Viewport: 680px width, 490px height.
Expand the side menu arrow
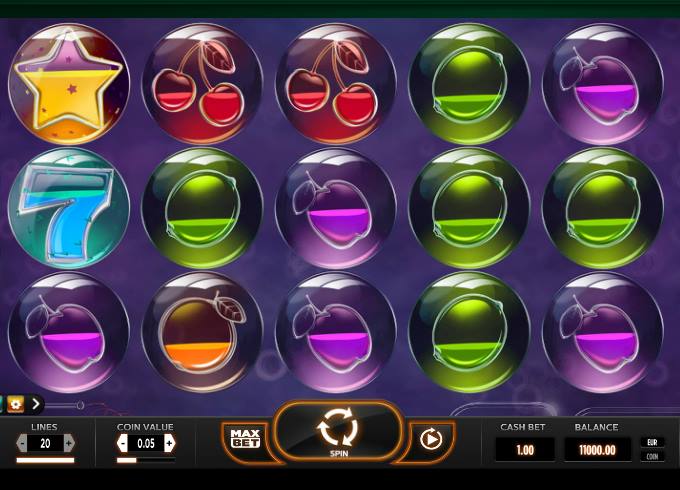click(x=36, y=404)
